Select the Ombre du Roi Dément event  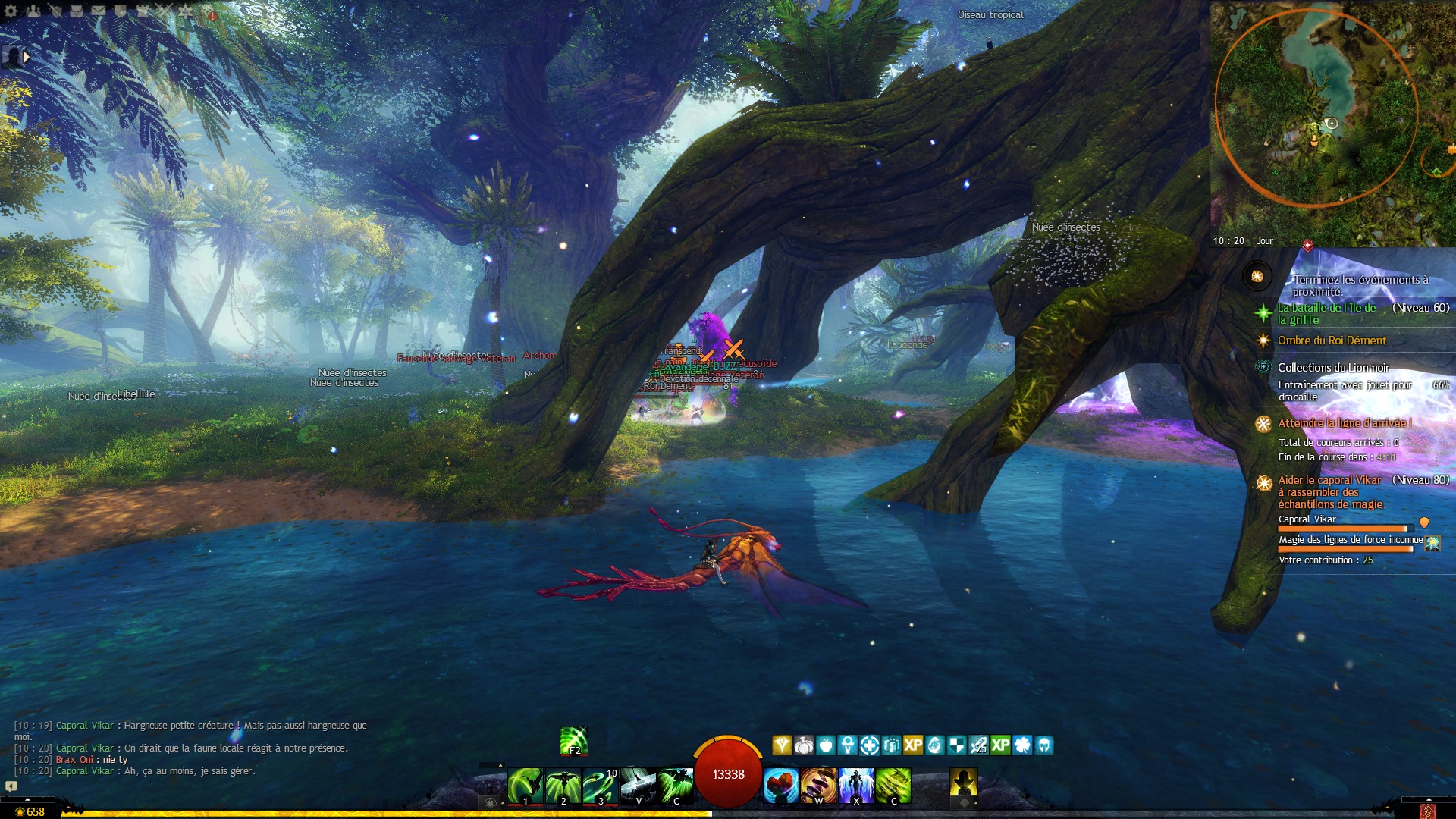click(x=1332, y=340)
